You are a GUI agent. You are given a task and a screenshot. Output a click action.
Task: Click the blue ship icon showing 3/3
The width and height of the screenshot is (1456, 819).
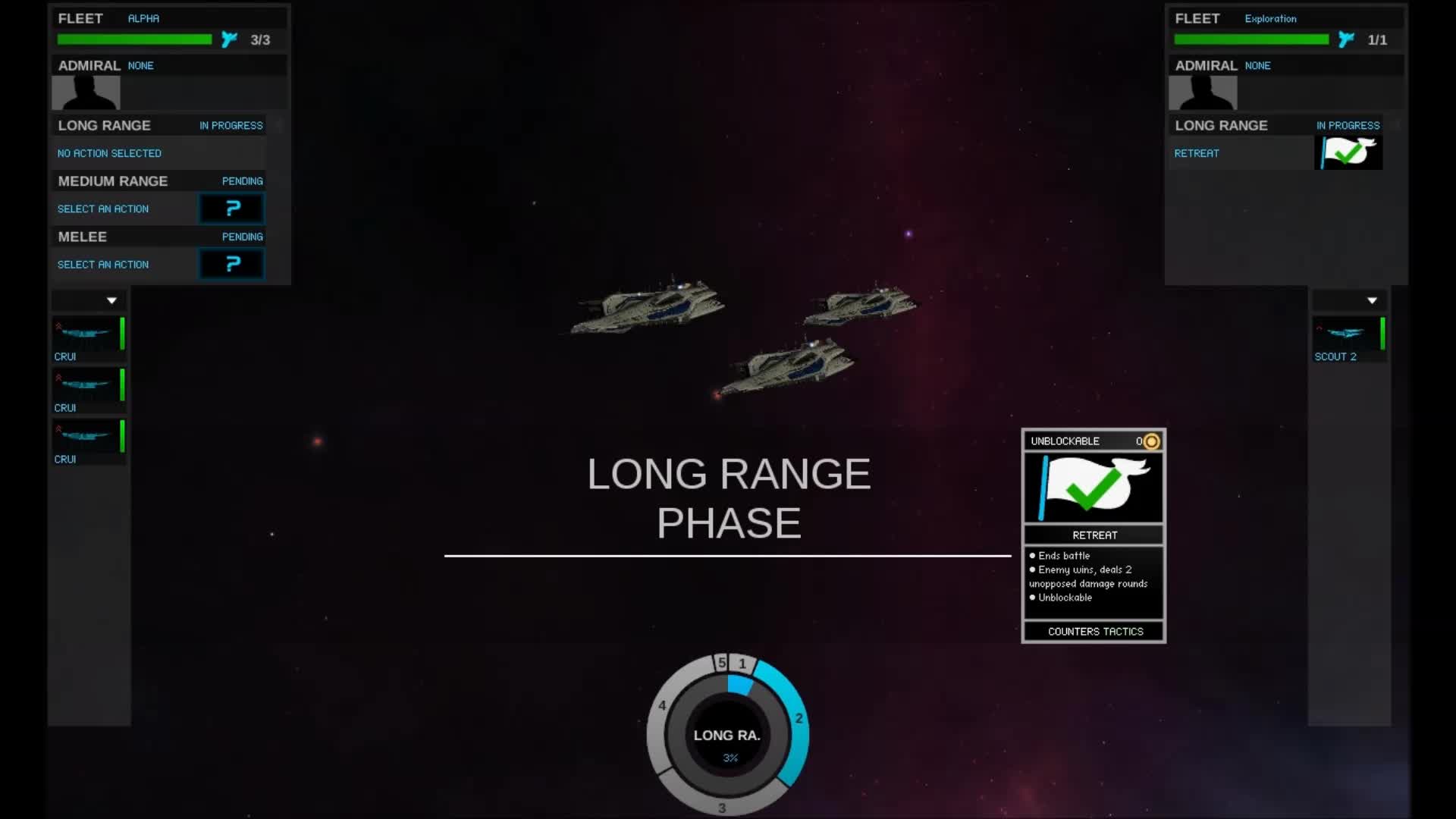[x=229, y=39]
